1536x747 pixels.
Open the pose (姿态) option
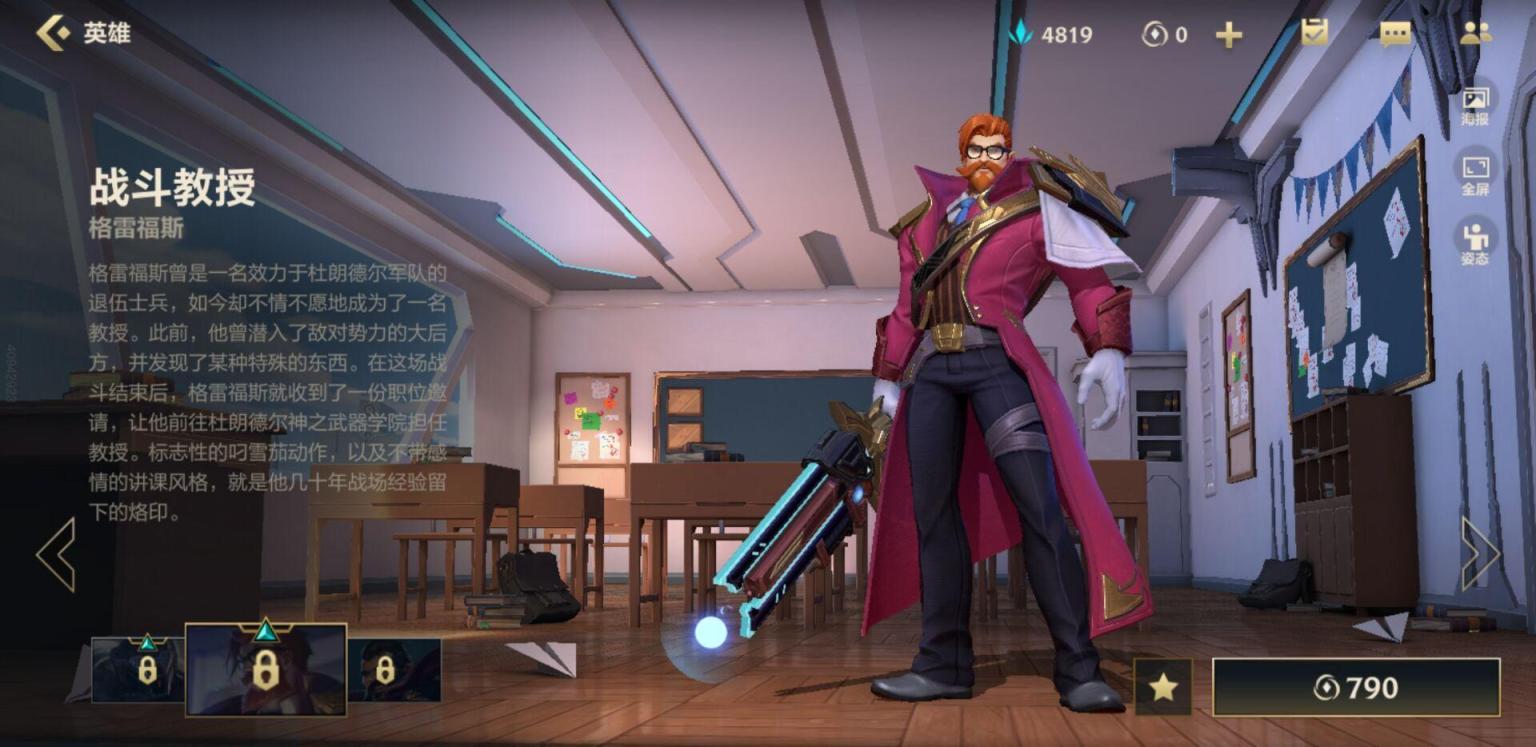coord(1475,243)
